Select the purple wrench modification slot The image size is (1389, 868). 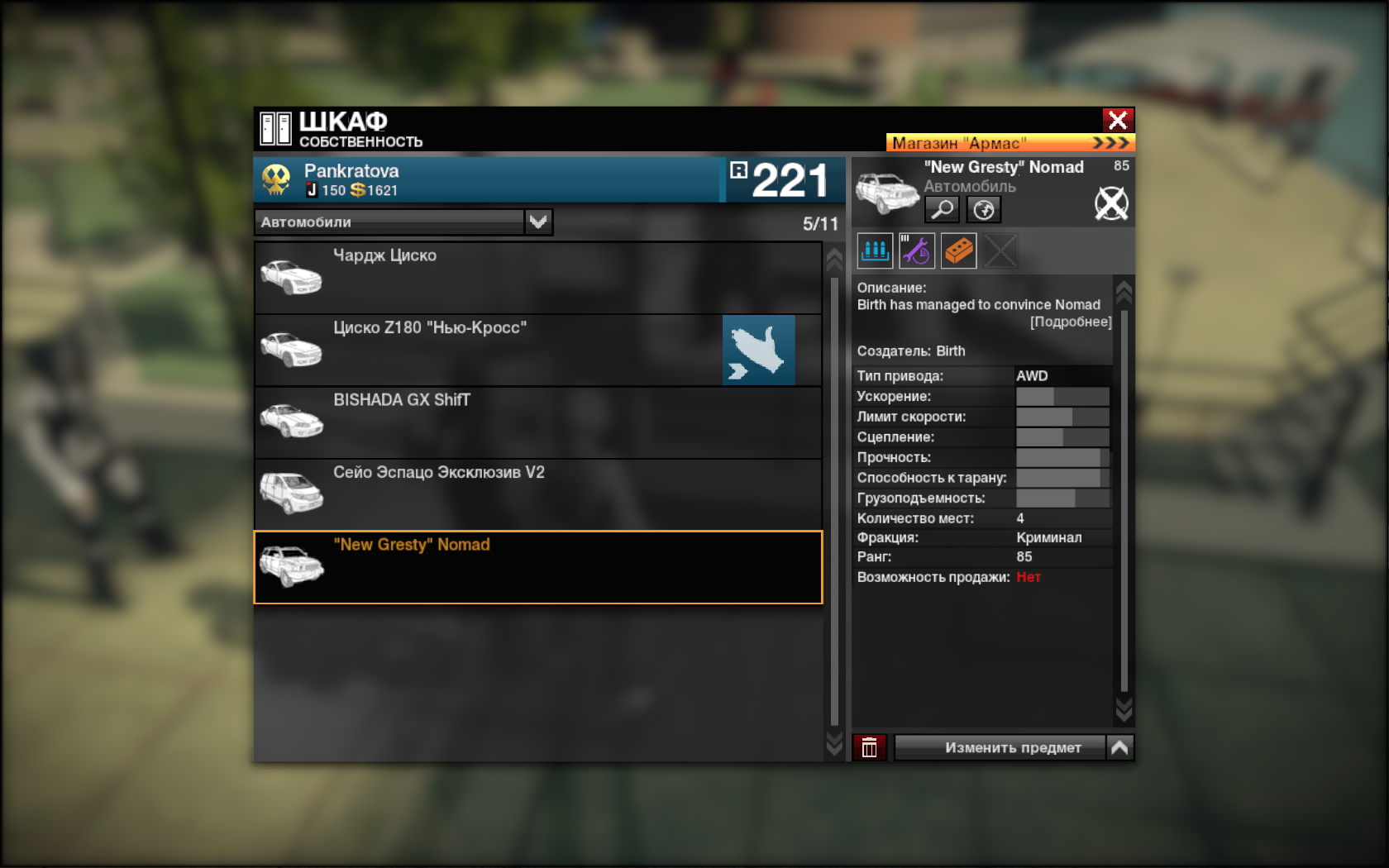click(x=917, y=250)
